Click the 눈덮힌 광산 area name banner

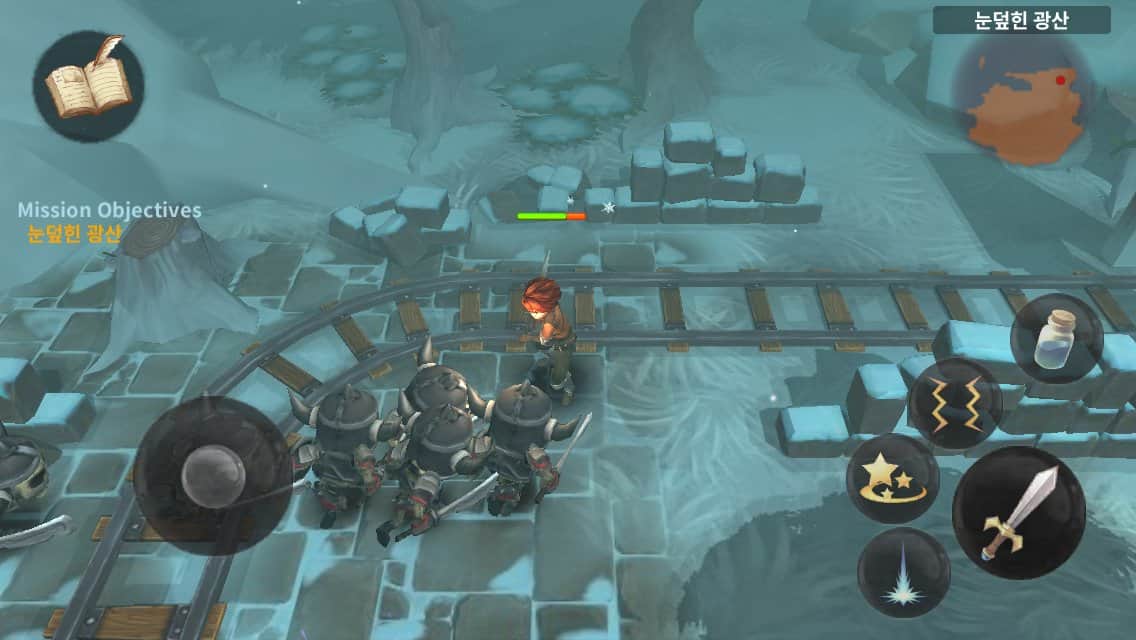(x=1021, y=20)
